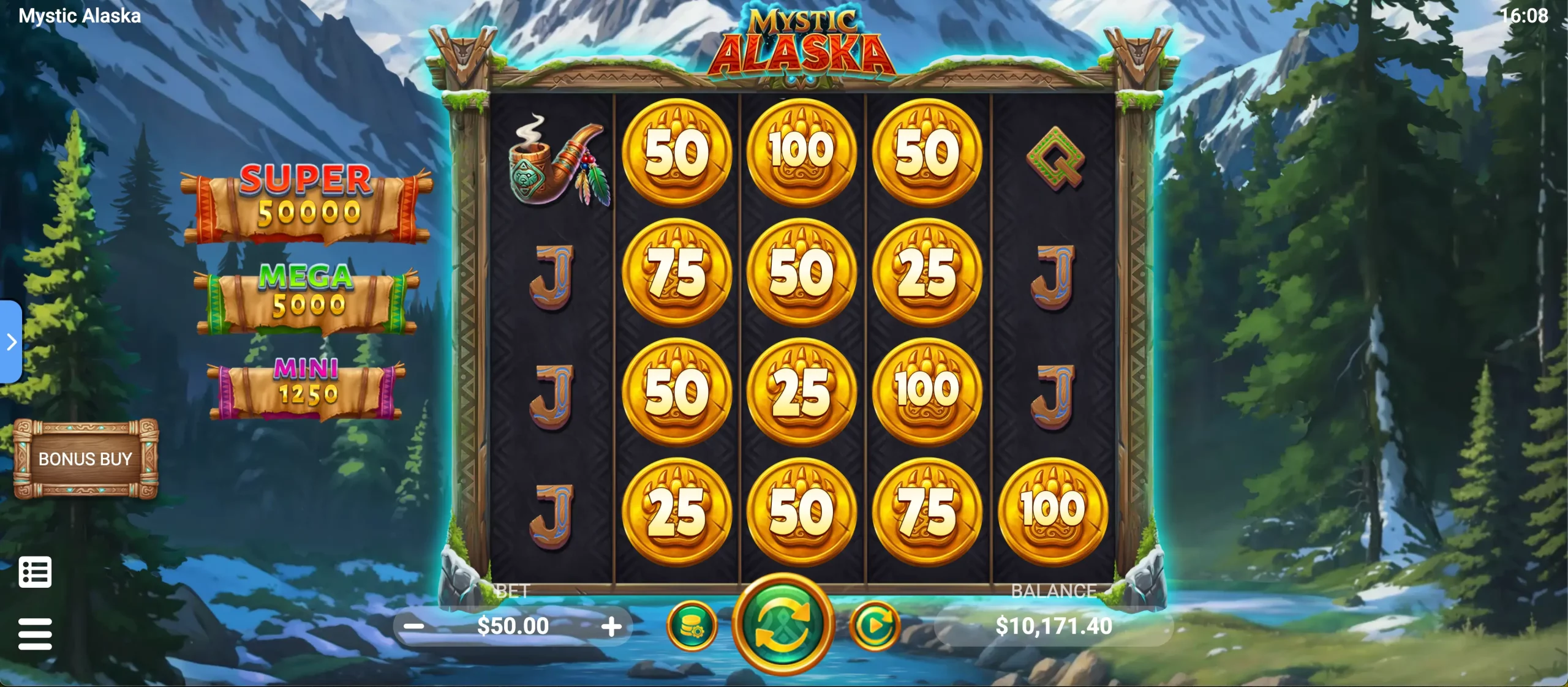The width and height of the screenshot is (1568, 687).
Task: Start autoplay with the play arrow button
Action: [x=875, y=626]
